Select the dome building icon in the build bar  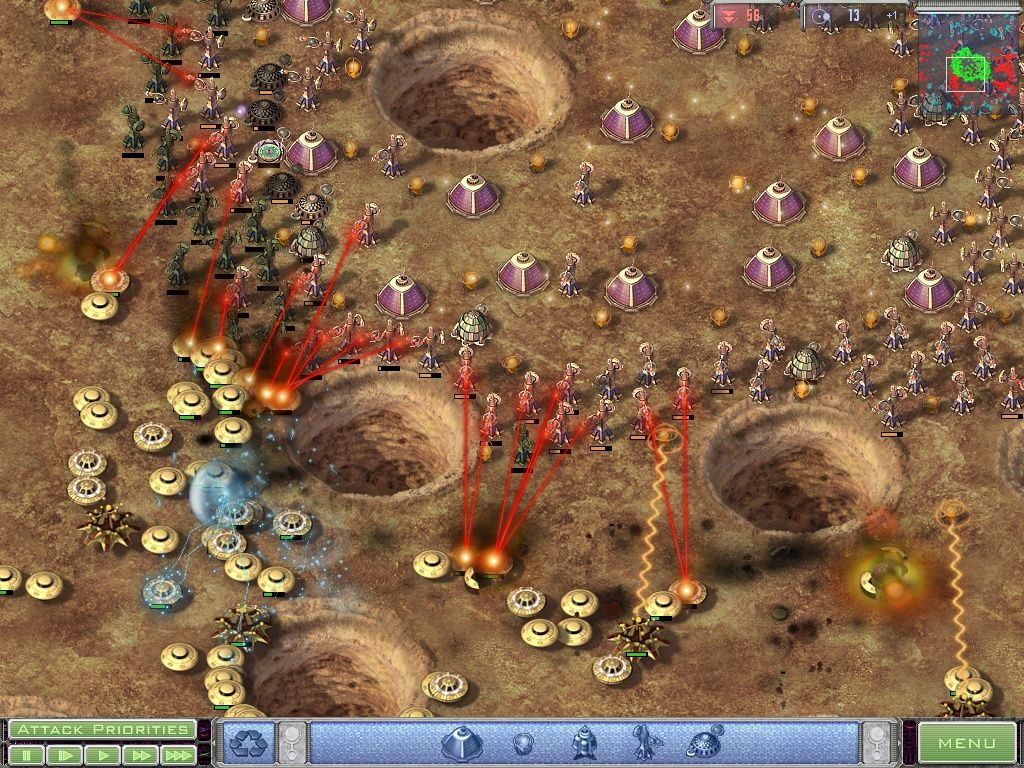[462, 743]
